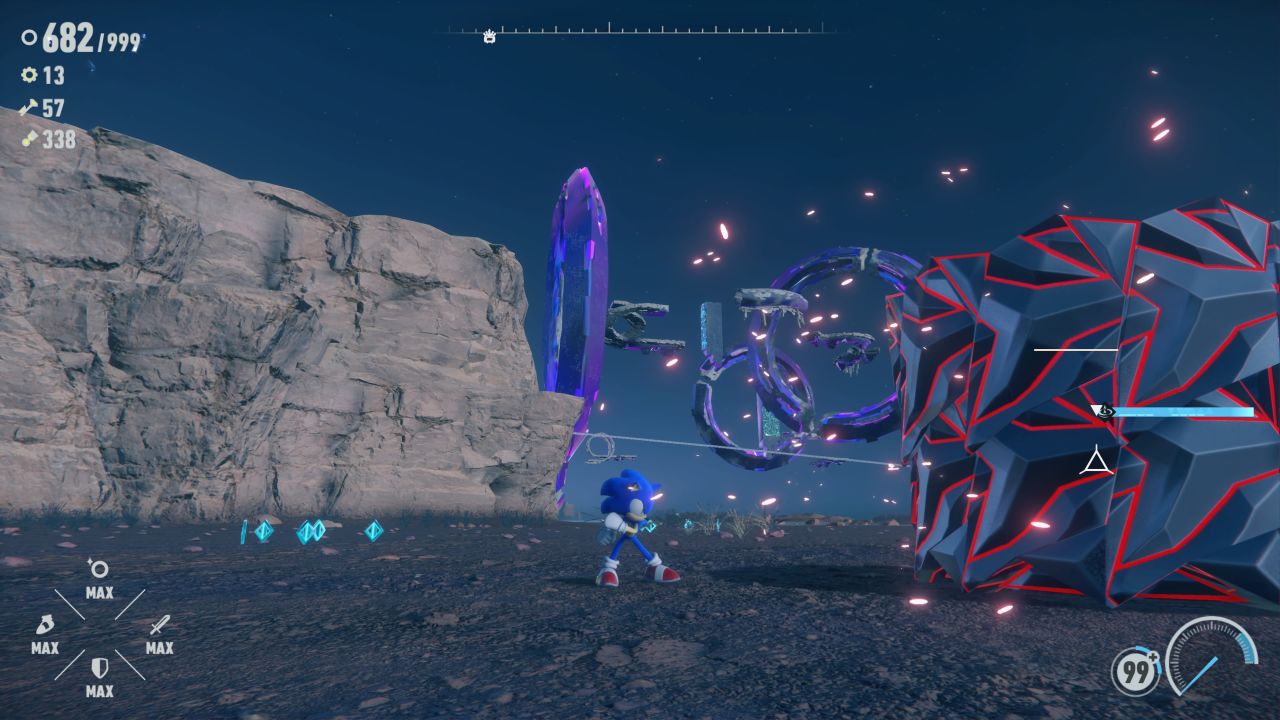Screen dimensions: 1280x720
Task: Click the speedometer gauge in the corner
Action: click(x=1212, y=660)
